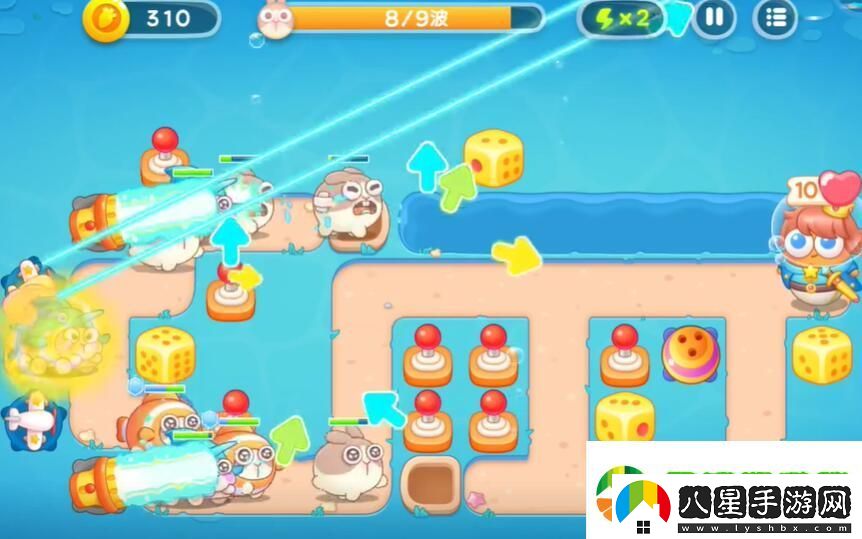862x539 pixels.
Task: Select the empty brown tower build slot
Action: pyautogui.click(x=431, y=482)
